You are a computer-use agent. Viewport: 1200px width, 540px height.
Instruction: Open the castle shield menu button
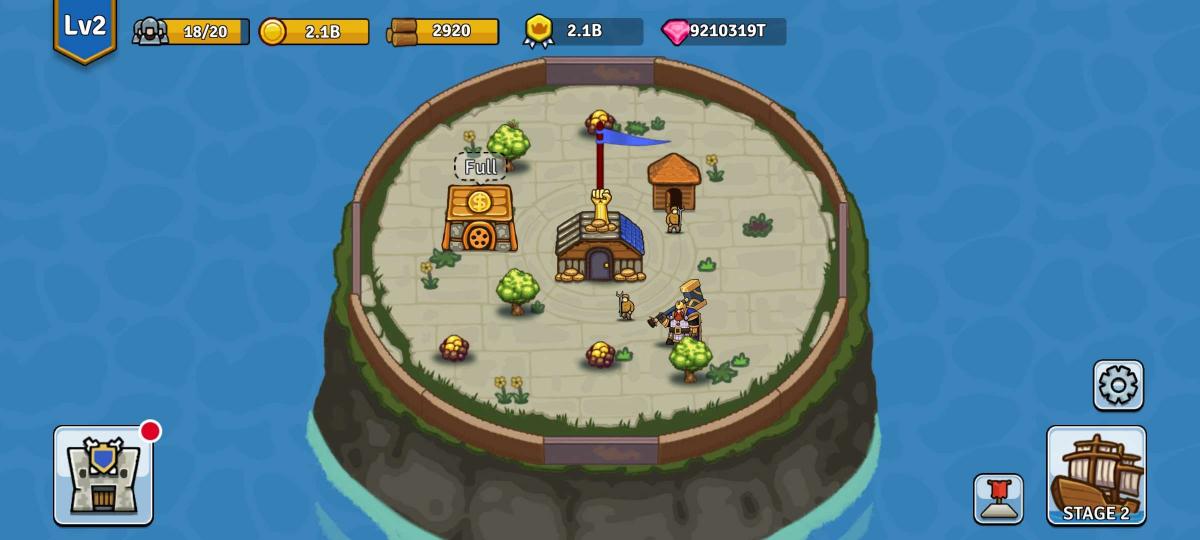(x=103, y=475)
